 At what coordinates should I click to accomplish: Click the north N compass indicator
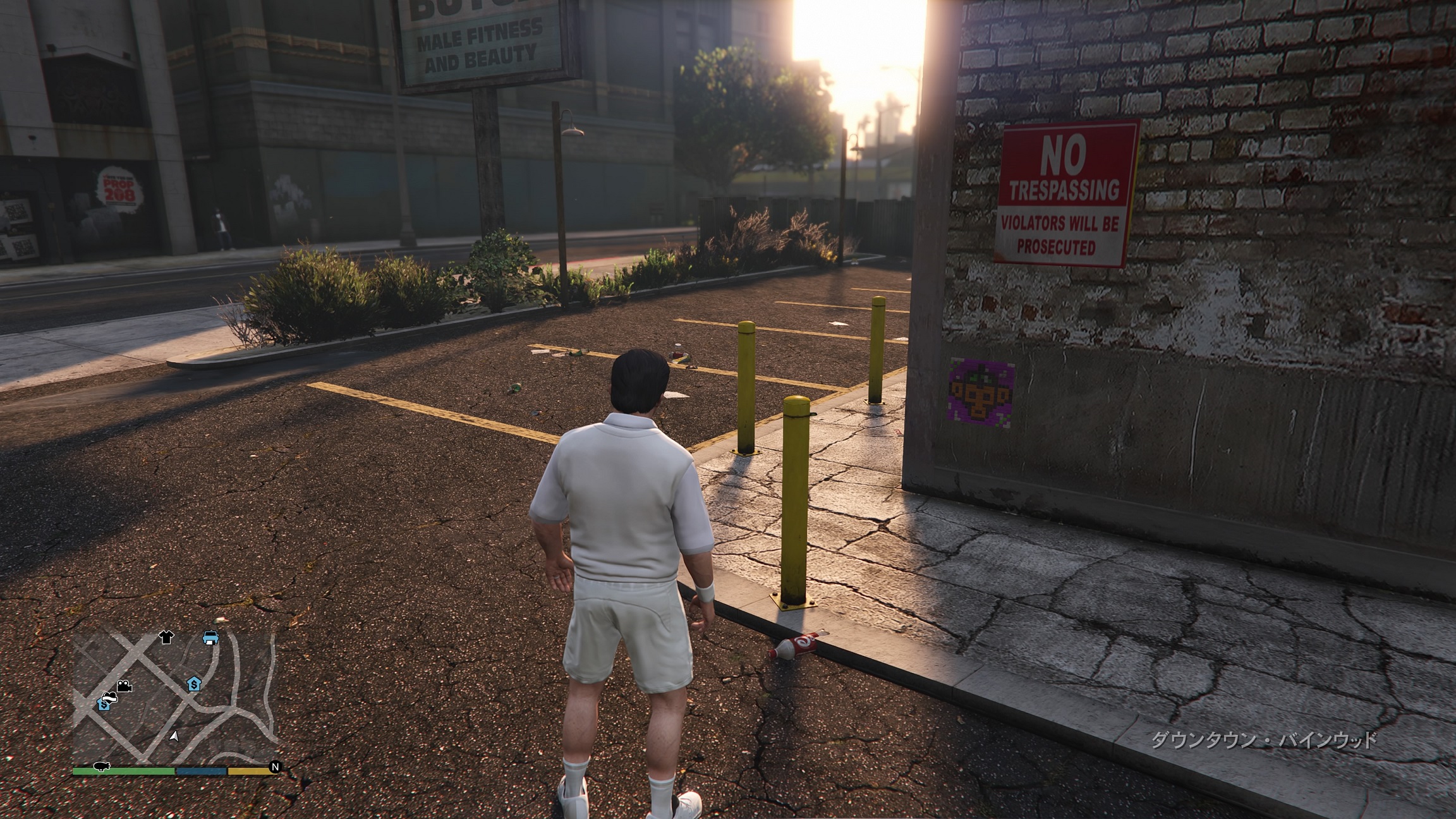click(275, 767)
